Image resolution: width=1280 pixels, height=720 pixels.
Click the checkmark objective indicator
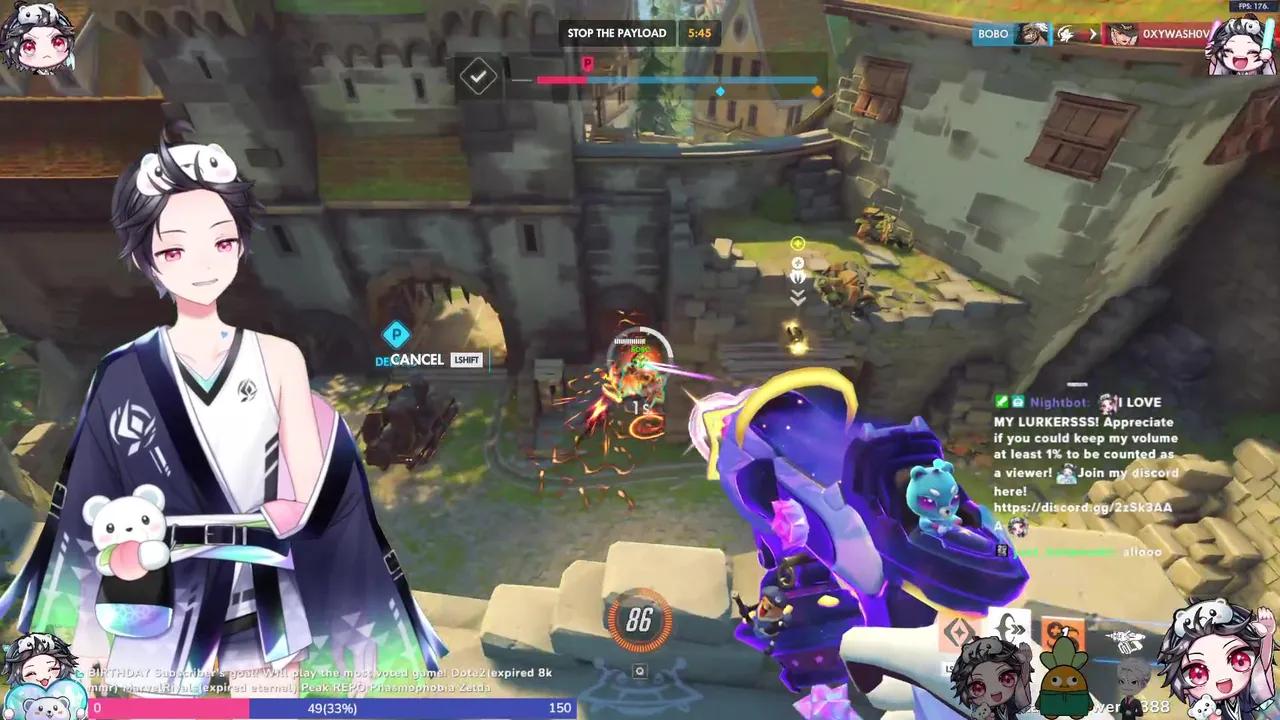click(x=478, y=76)
